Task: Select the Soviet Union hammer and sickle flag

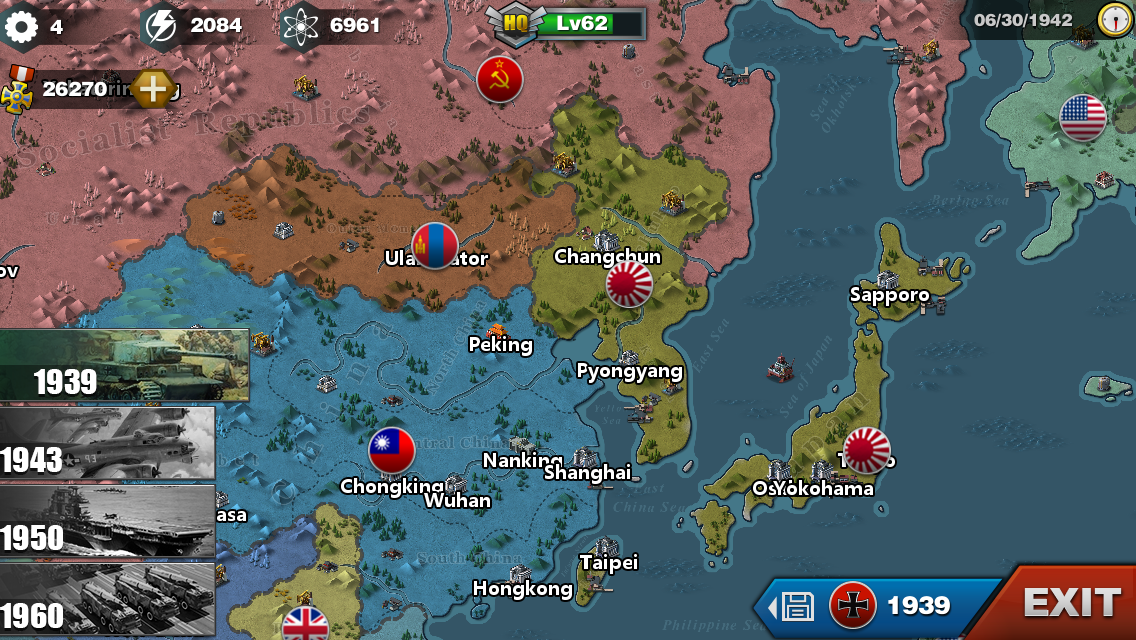Action: click(x=500, y=79)
